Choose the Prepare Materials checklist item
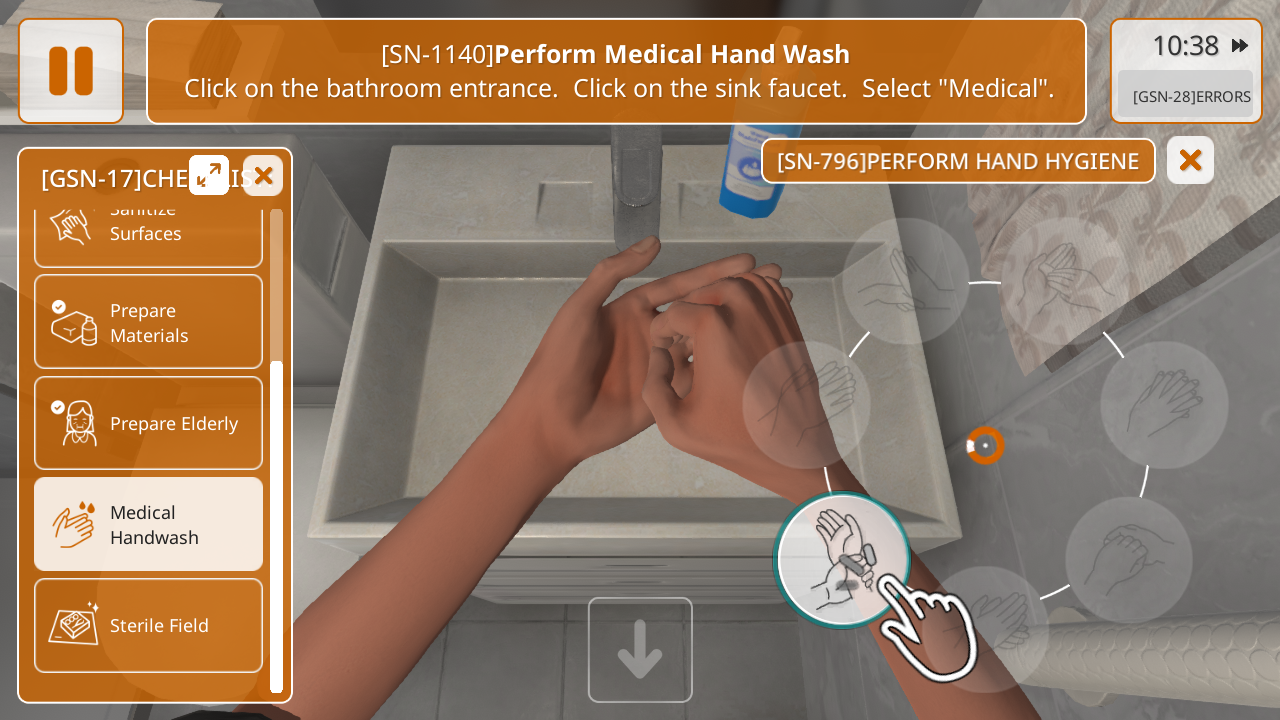Image resolution: width=1280 pixels, height=720 pixels. (x=148, y=322)
